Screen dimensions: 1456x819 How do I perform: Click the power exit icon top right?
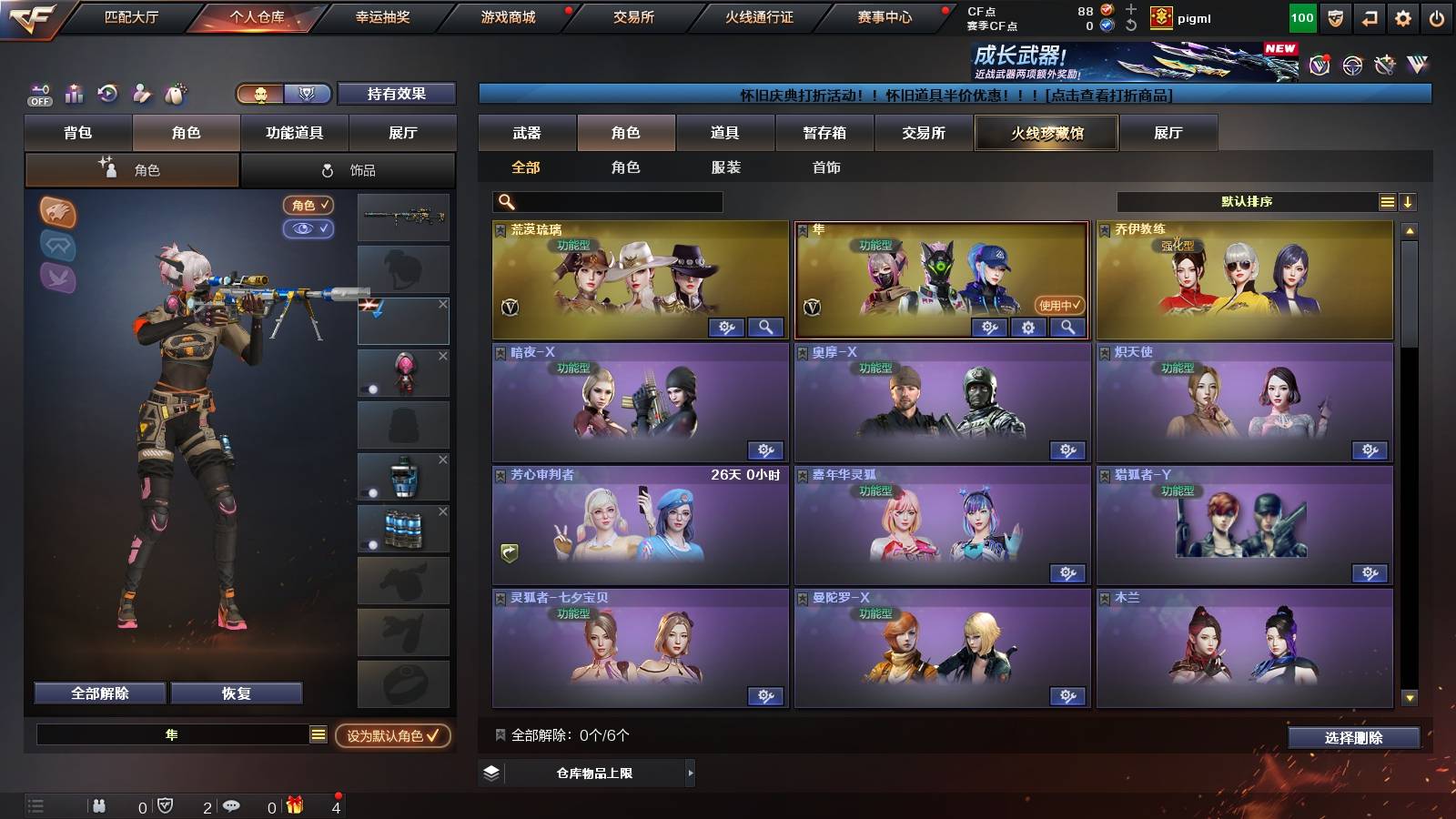point(1436,18)
